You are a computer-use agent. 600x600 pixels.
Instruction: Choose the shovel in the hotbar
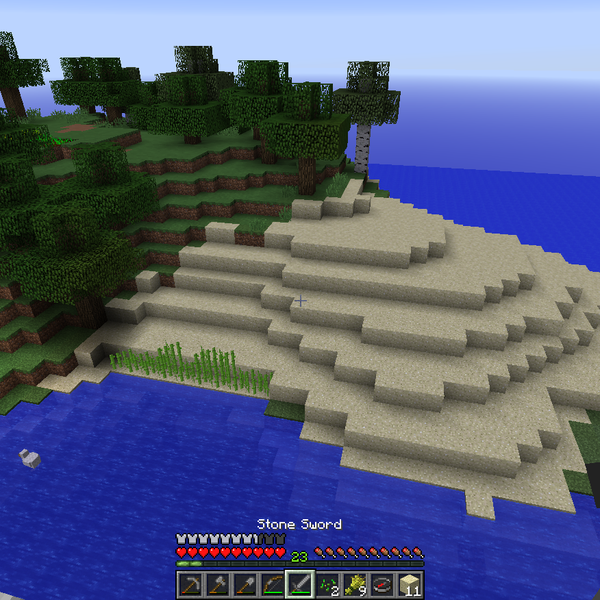click(x=244, y=584)
